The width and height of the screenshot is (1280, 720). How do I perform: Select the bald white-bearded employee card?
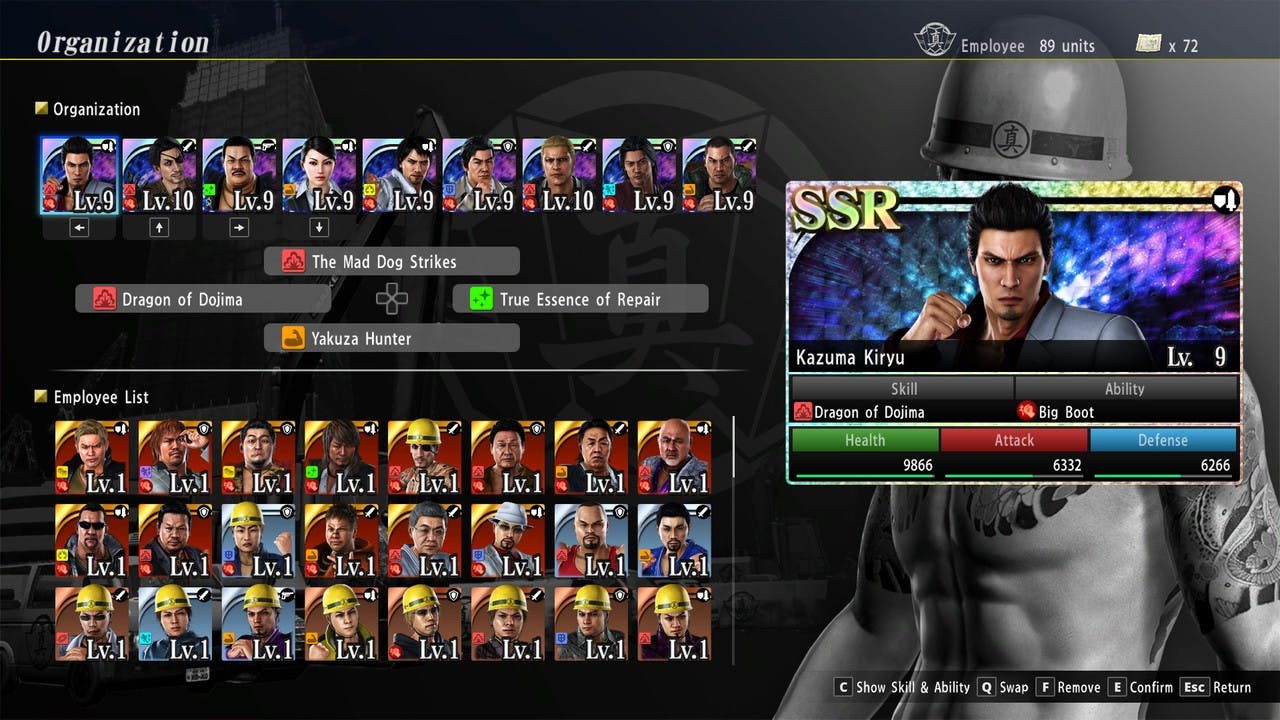673,457
